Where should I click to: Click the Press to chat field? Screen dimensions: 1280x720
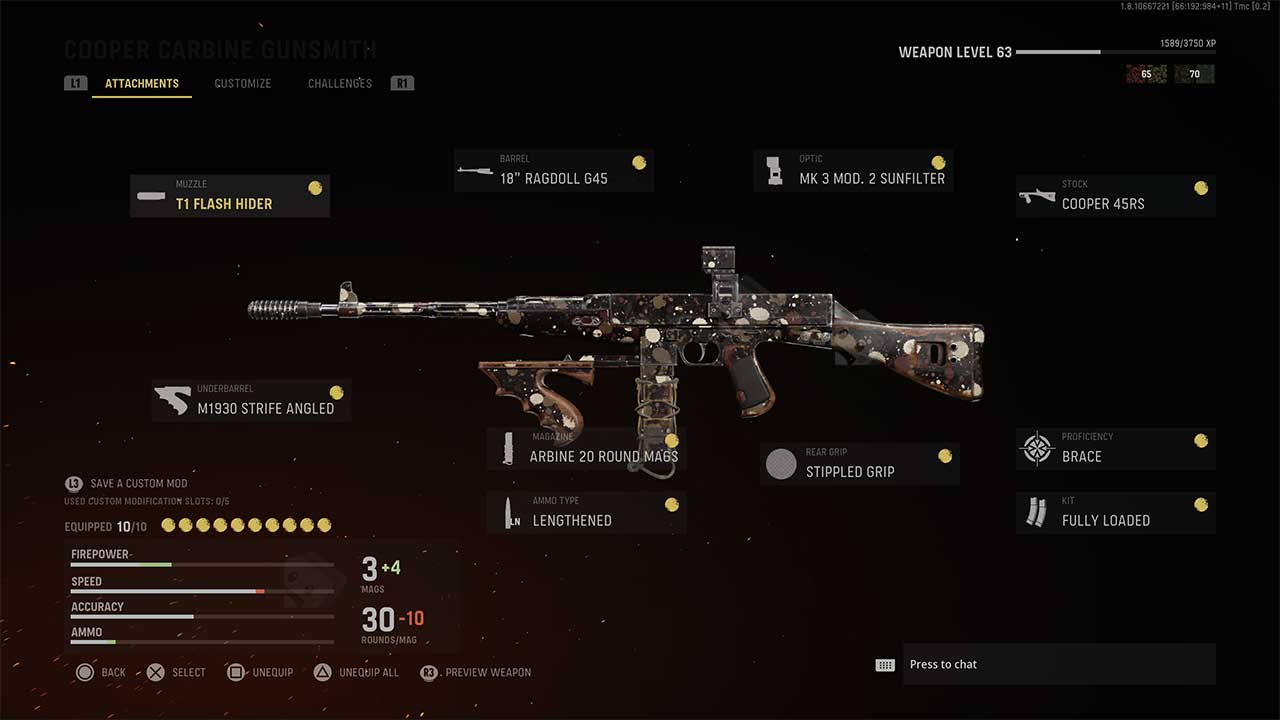[1059, 663]
